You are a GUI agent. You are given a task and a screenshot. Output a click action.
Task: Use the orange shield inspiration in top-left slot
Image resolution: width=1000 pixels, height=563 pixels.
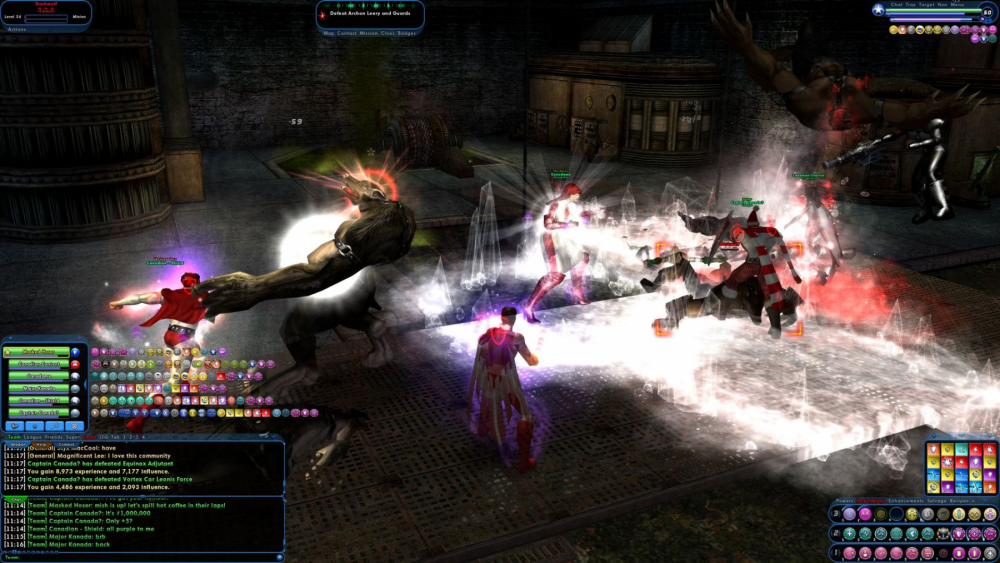pos(934,450)
